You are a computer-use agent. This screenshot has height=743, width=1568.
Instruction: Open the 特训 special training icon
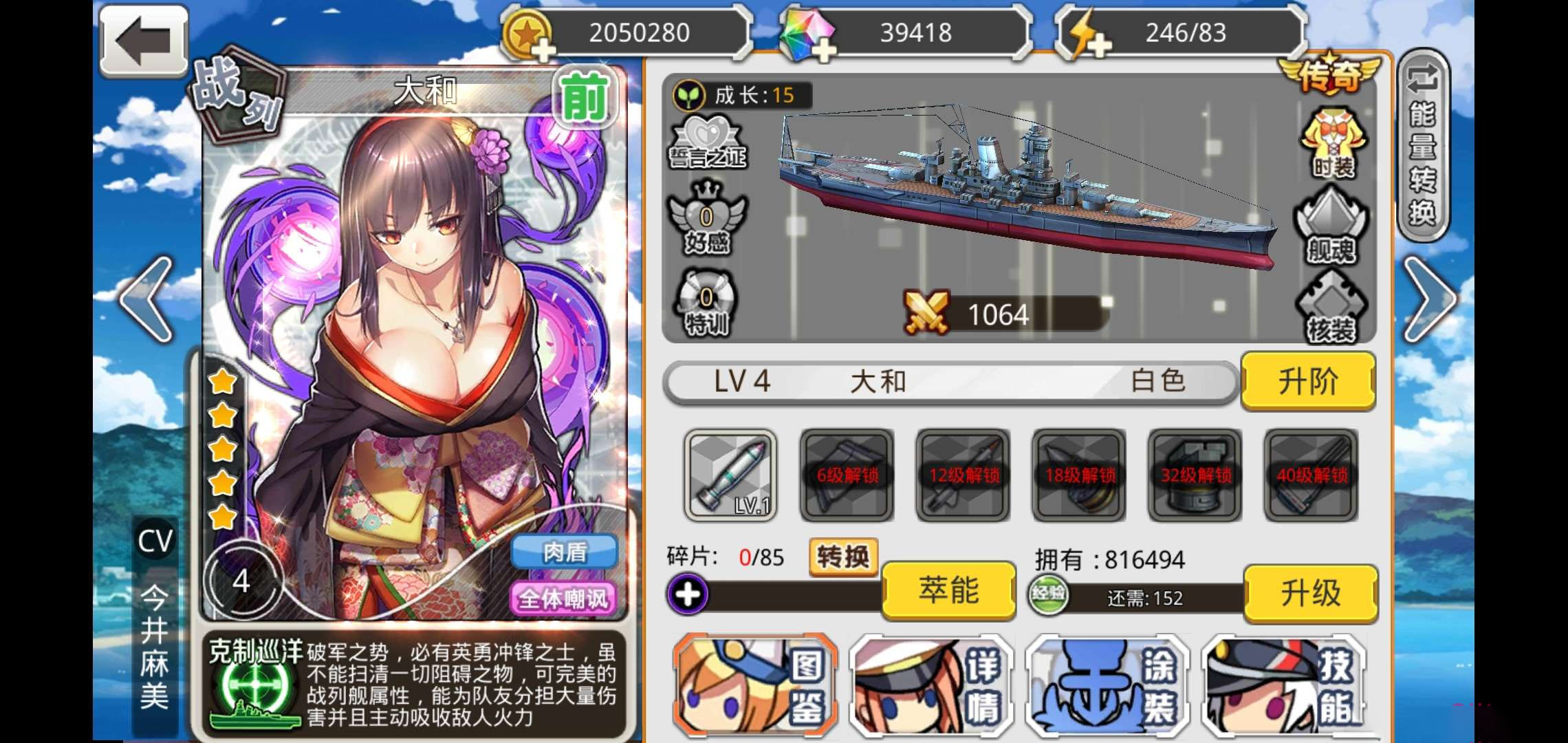[706, 303]
